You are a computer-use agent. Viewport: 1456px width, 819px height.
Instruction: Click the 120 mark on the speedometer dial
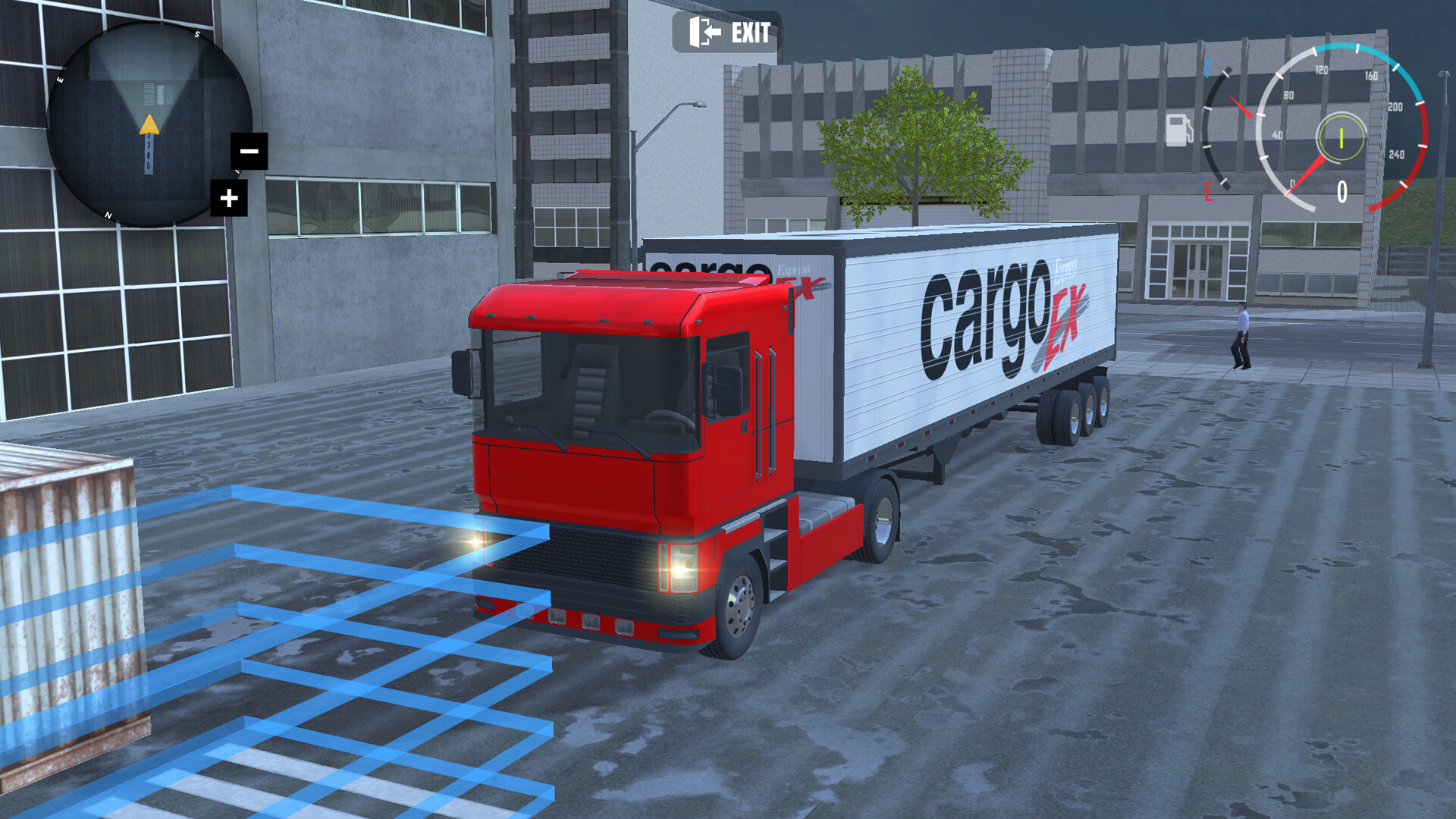pos(1322,70)
